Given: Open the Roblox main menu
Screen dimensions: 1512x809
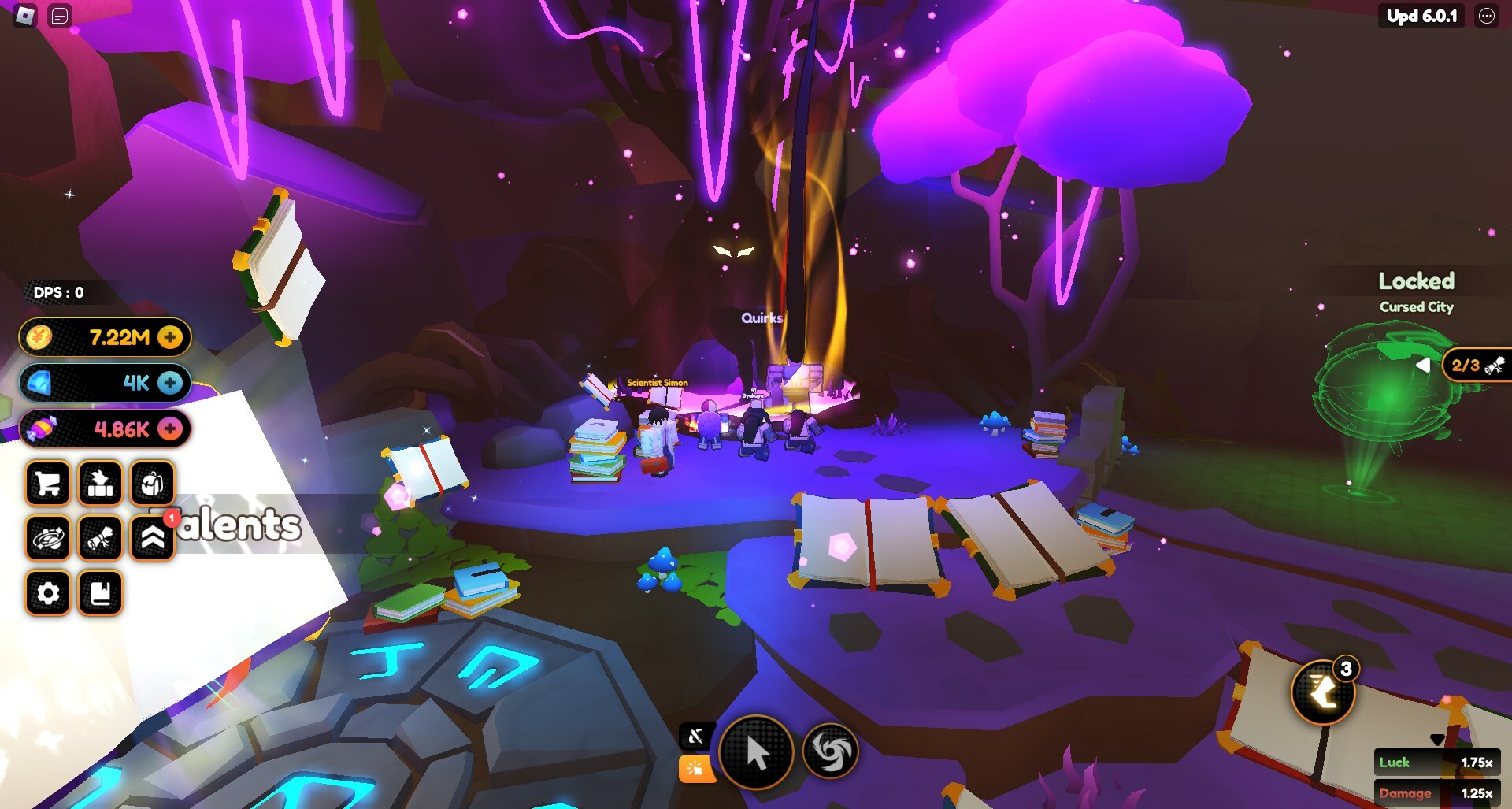Looking at the screenshot, I should tap(25, 16).
